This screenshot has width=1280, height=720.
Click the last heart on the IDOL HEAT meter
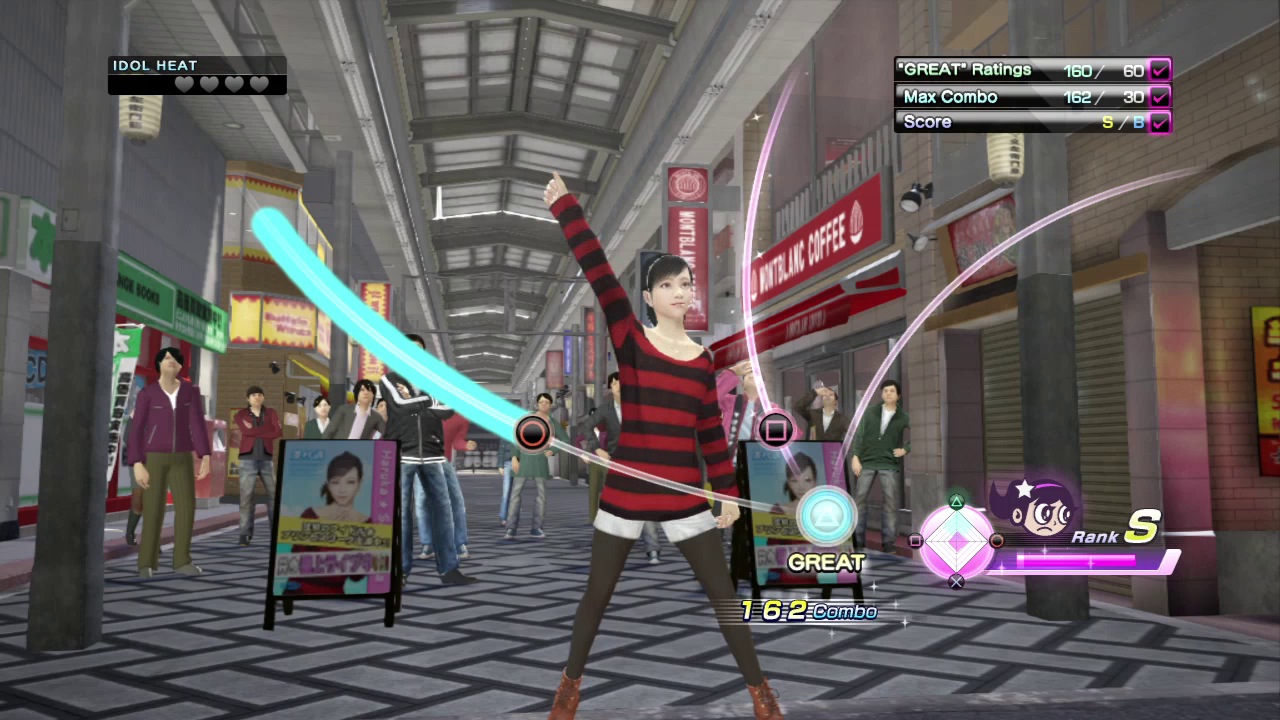(x=259, y=84)
